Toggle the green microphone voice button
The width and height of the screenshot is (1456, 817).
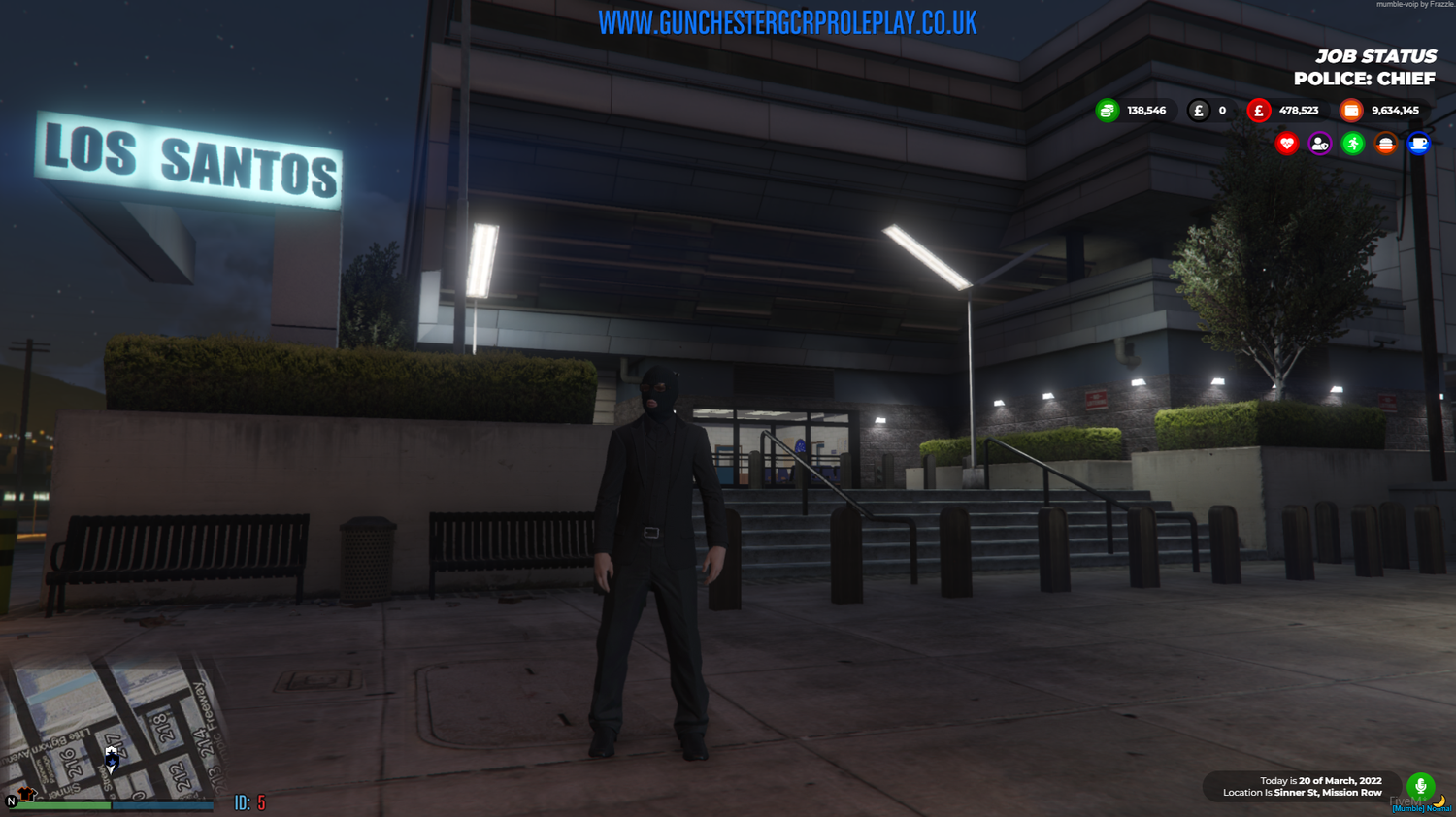click(x=1421, y=786)
